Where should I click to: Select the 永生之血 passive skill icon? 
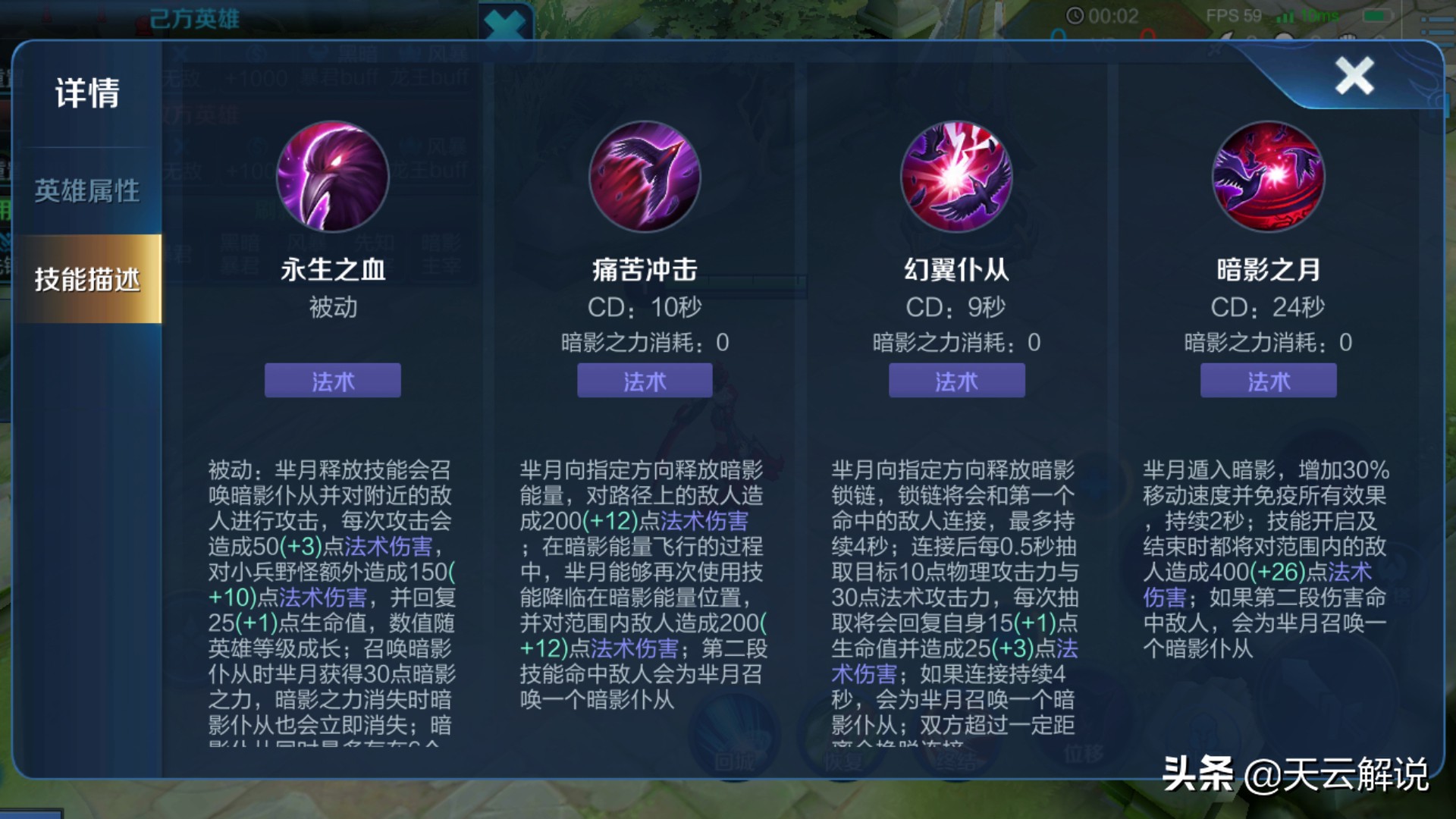pos(332,177)
